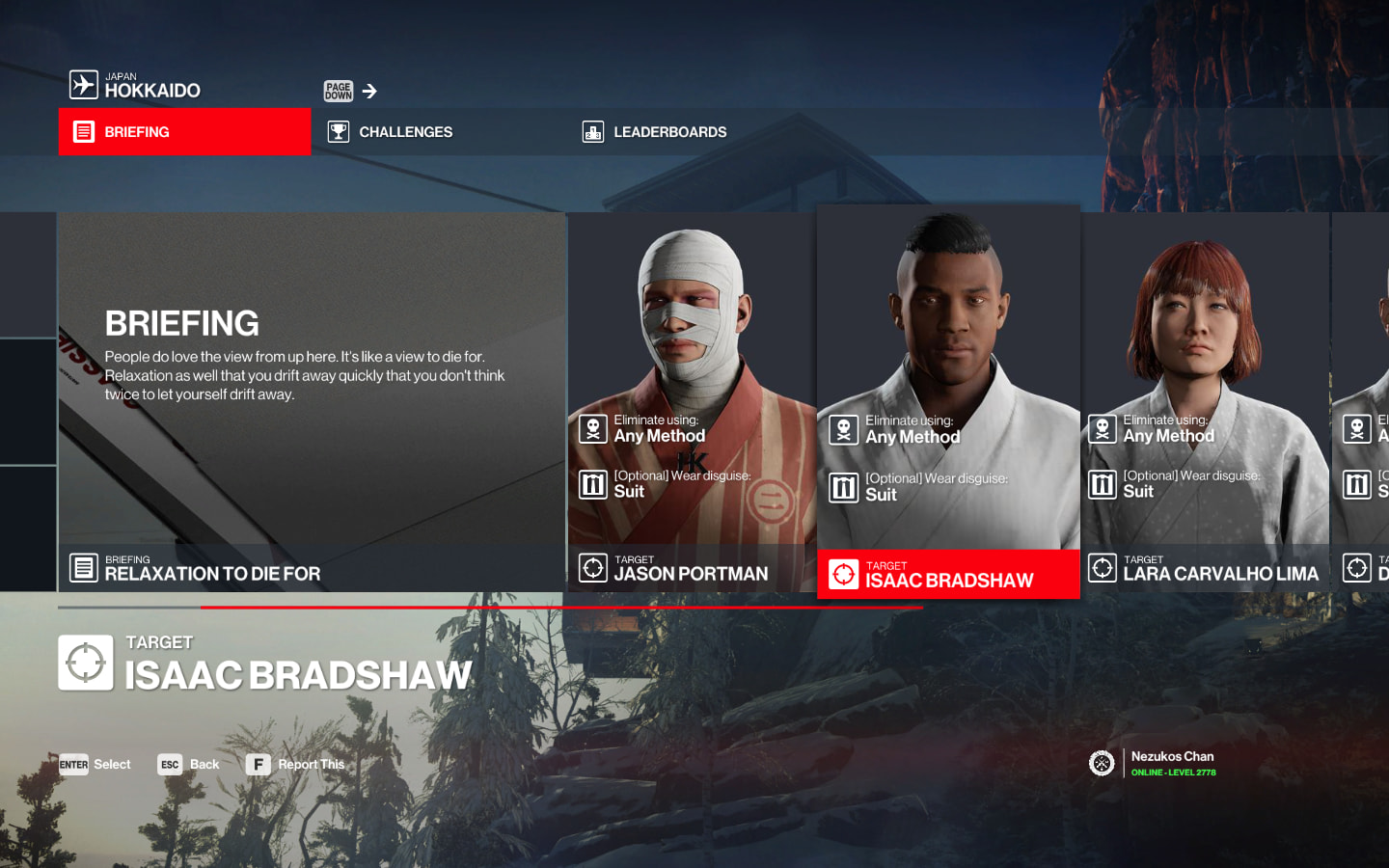Image resolution: width=1389 pixels, height=868 pixels.
Task: Click the Select button
Action: (x=95, y=765)
